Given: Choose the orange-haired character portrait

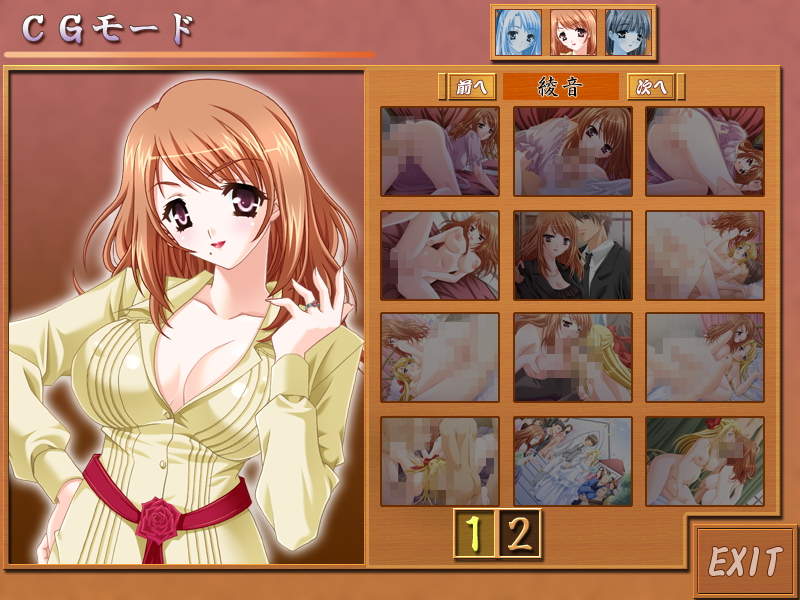Looking at the screenshot, I should coord(573,33).
